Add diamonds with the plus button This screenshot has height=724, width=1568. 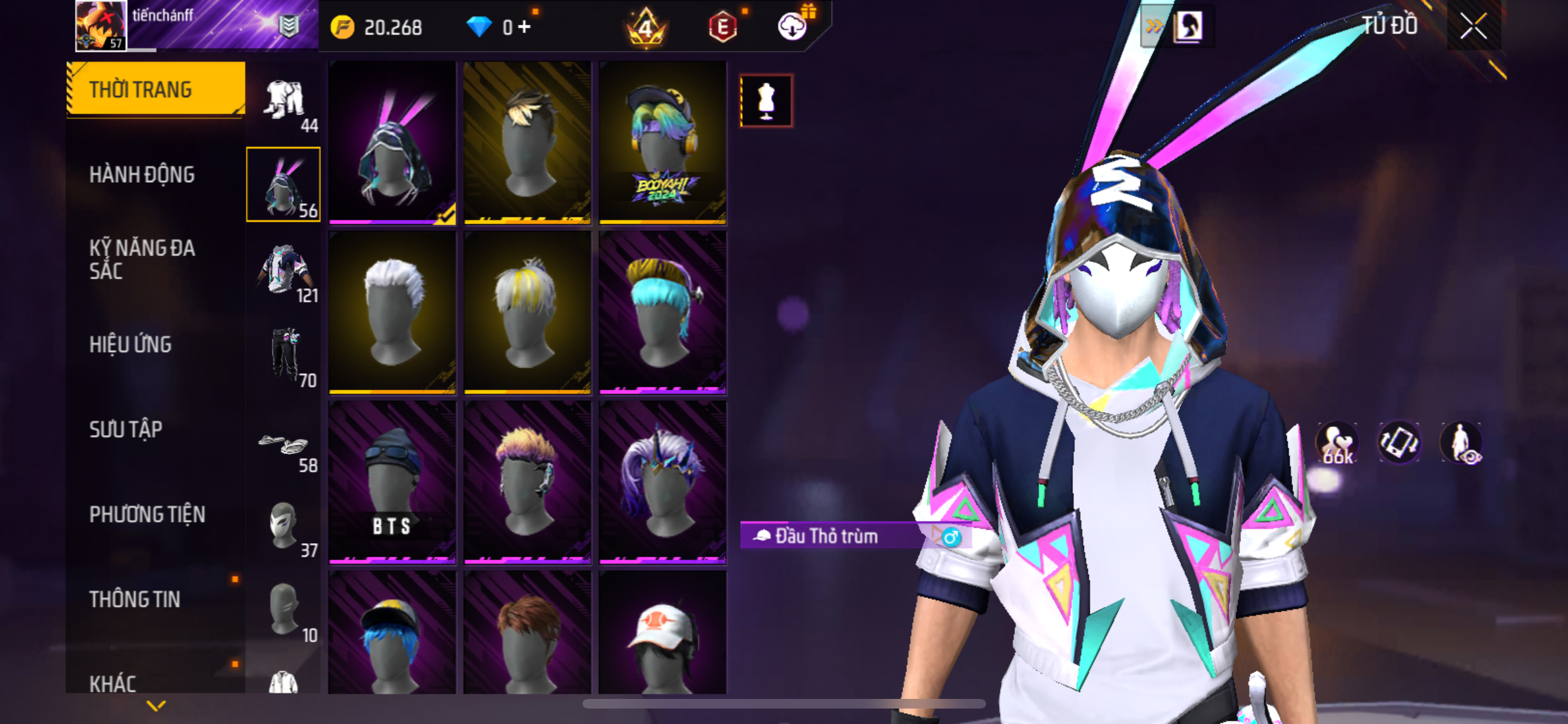[525, 27]
